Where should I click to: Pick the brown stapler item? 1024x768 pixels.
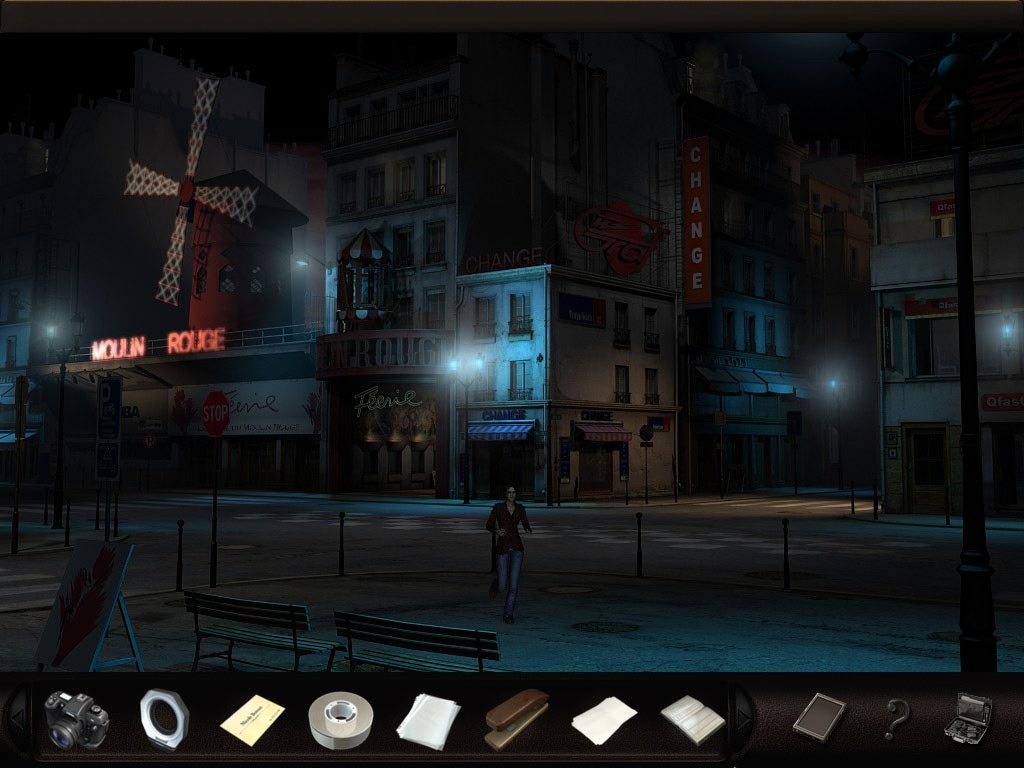click(x=516, y=719)
